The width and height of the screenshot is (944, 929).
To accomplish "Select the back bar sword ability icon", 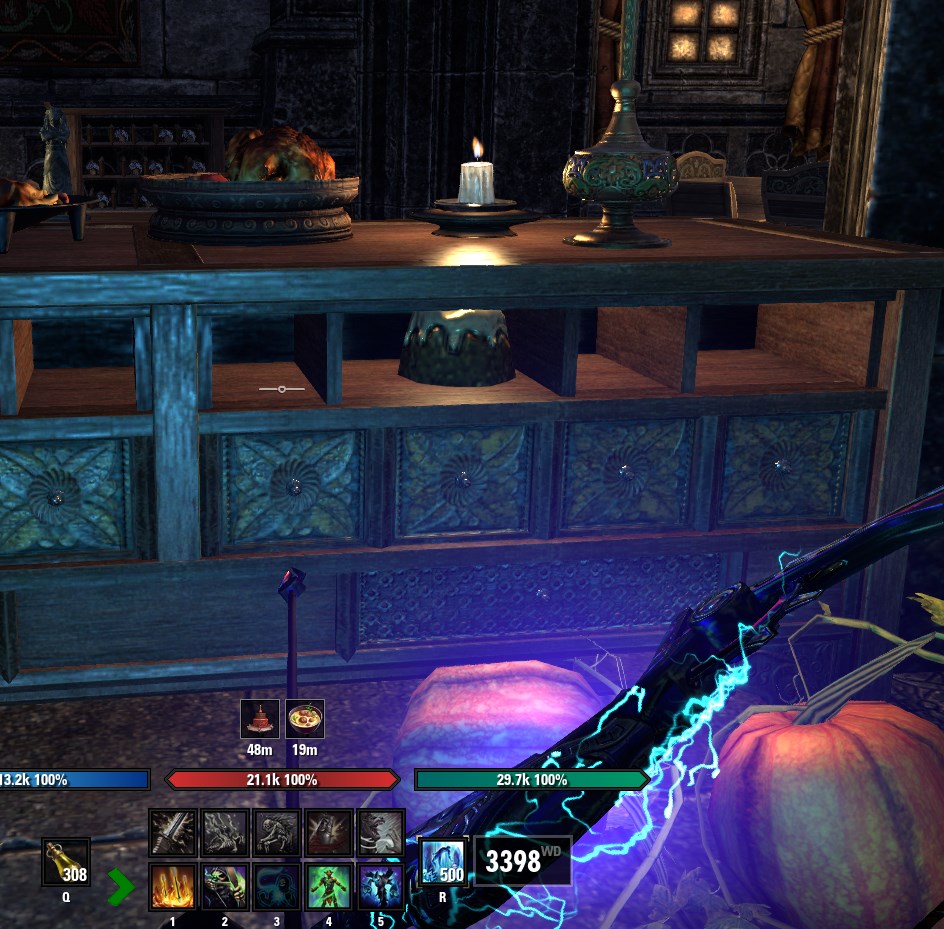I will tap(172, 833).
